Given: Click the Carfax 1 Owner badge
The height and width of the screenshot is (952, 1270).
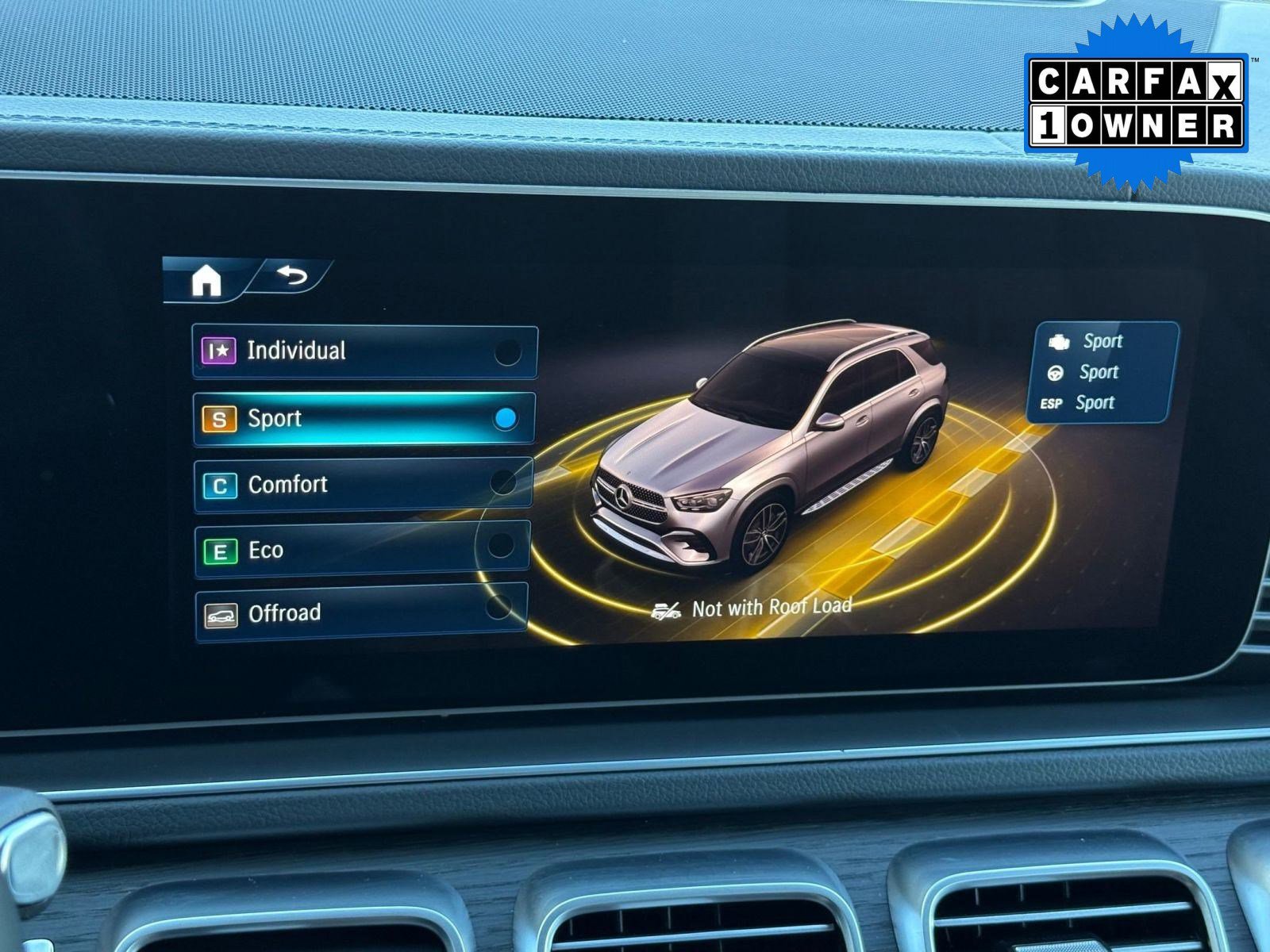Looking at the screenshot, I should [x=1136, y=104].
